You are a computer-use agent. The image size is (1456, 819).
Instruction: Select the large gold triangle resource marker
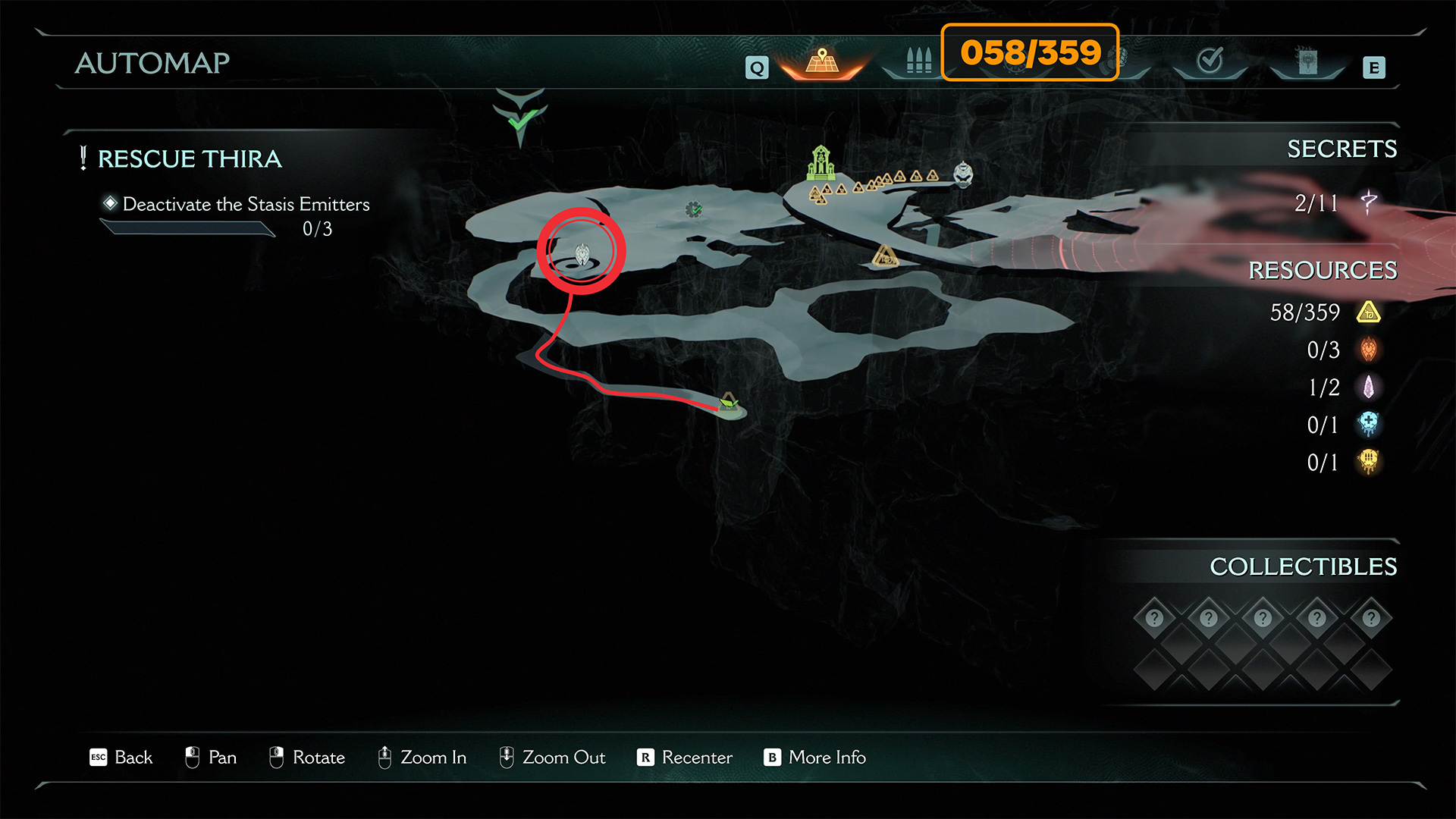885,256
